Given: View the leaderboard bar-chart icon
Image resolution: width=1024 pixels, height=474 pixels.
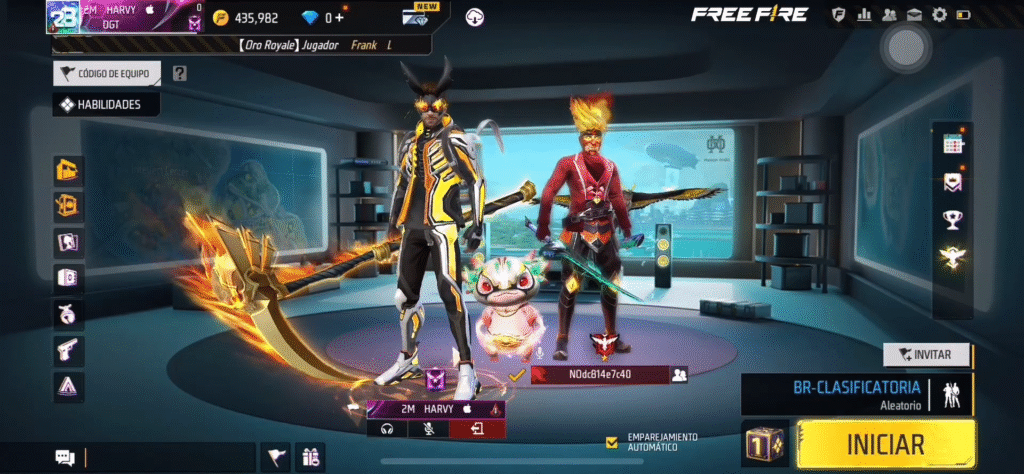Looking at the screenshot, I should 863,15.
